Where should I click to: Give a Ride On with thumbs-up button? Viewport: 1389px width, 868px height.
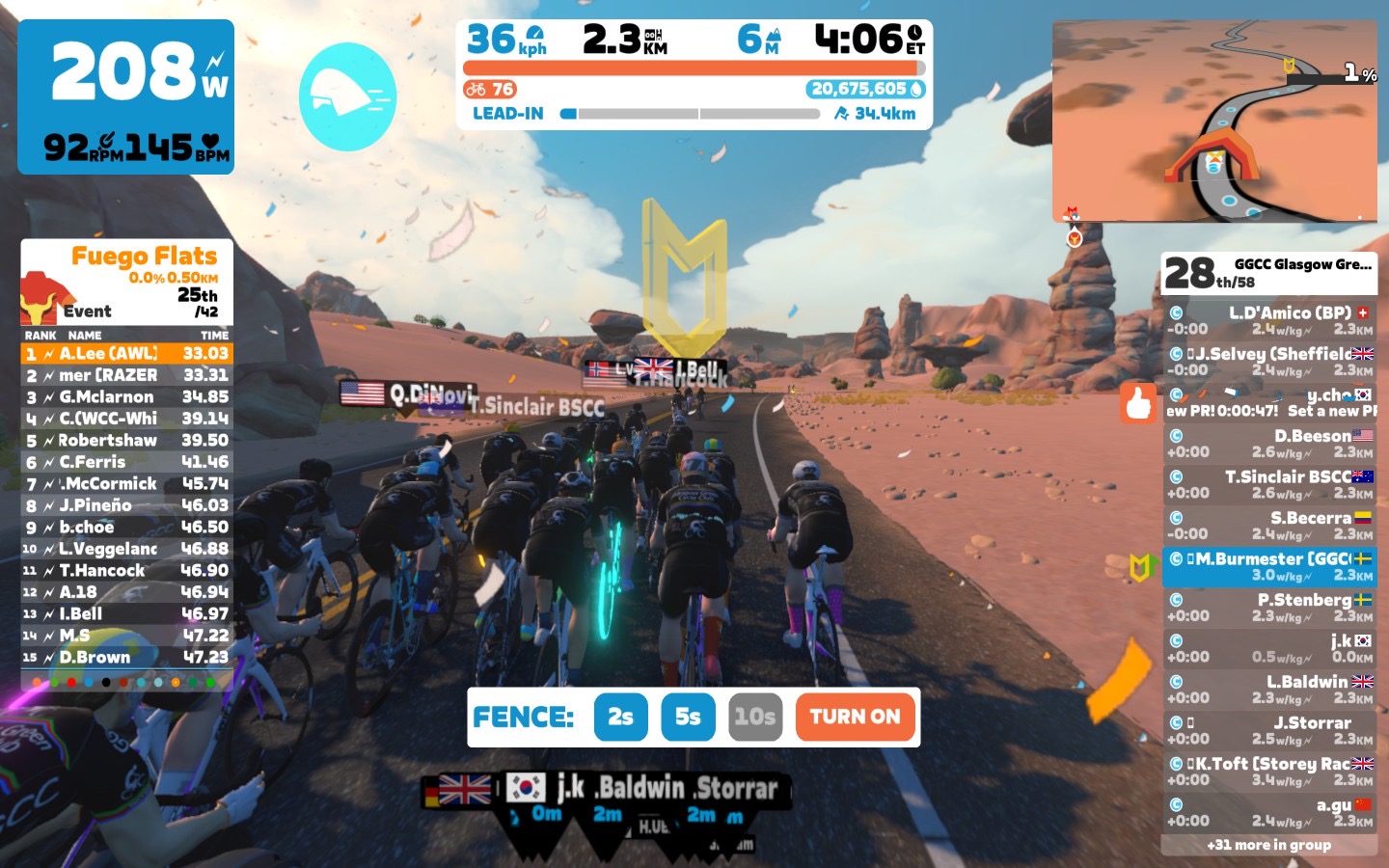click(1138, 402)
